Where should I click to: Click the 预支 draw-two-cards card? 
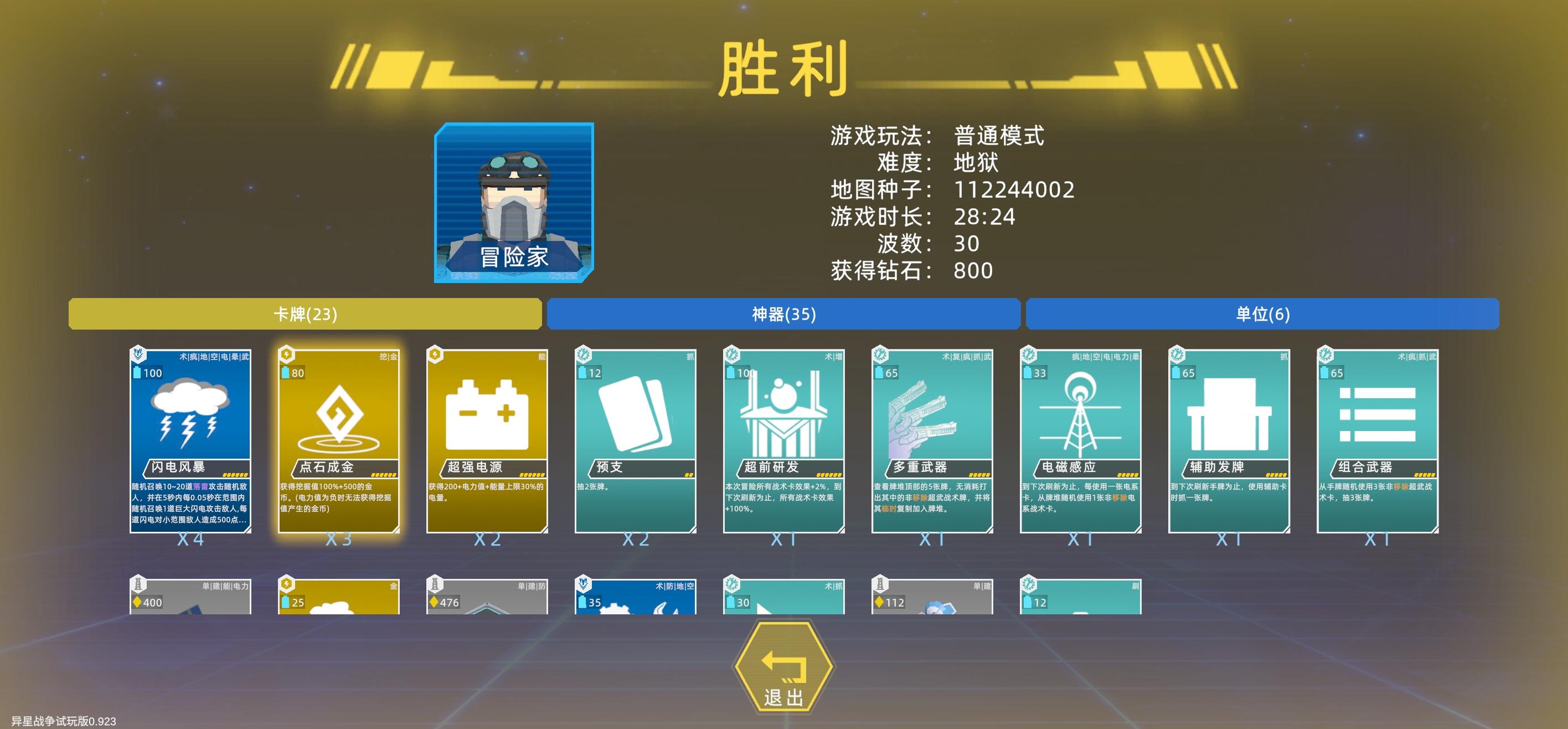pos(636,439)
